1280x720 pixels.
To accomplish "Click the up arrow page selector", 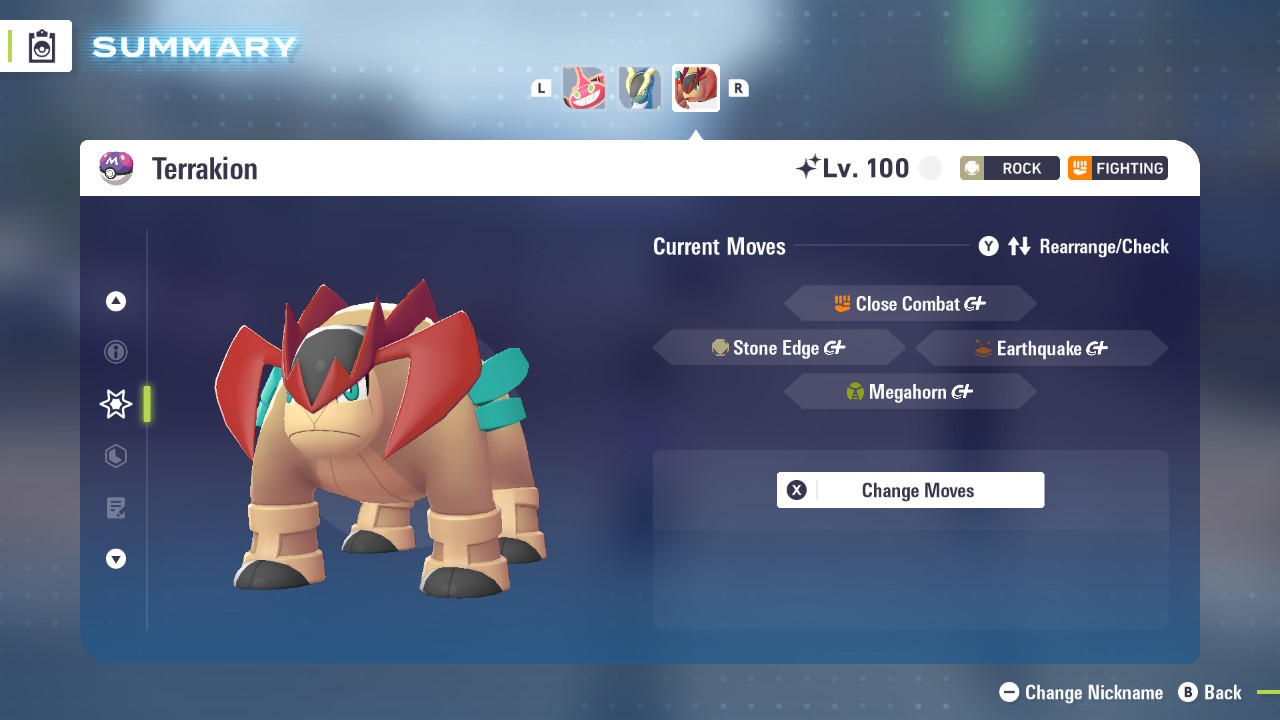I will (x=116, y=301).
